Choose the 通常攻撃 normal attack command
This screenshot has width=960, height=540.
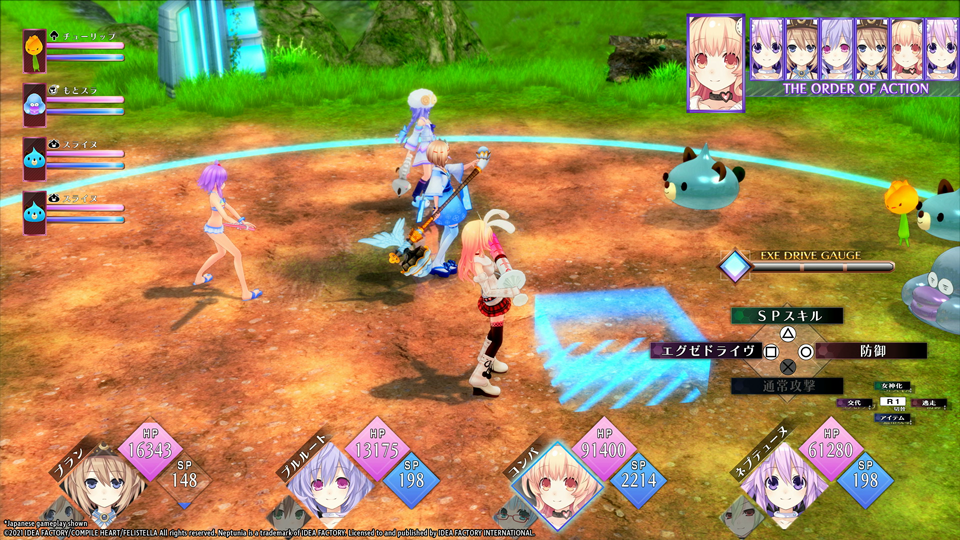(787, 386)
